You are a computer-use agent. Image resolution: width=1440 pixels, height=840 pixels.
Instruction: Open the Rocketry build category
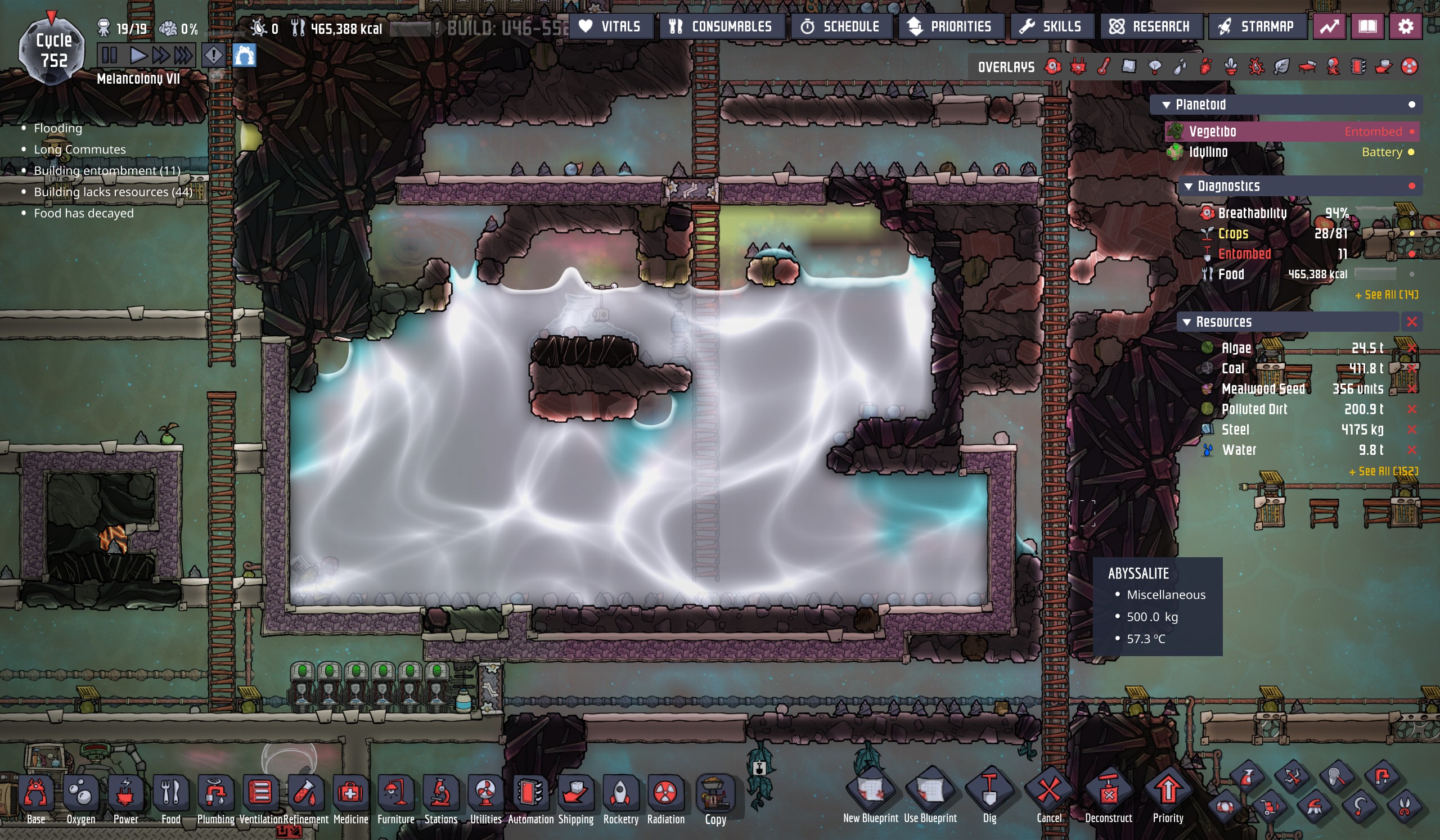coord(620,798)
